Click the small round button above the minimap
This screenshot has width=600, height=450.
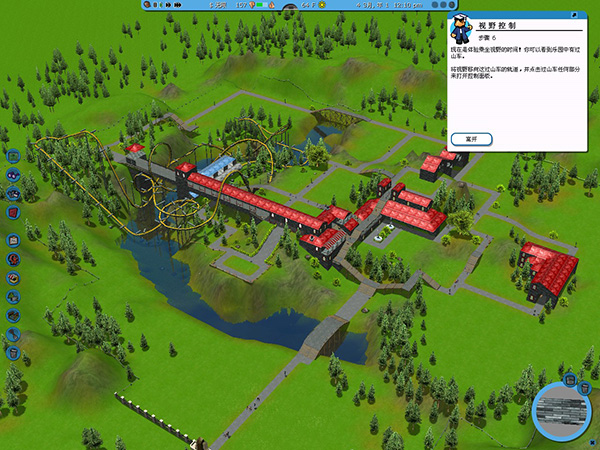click(569, 381)
